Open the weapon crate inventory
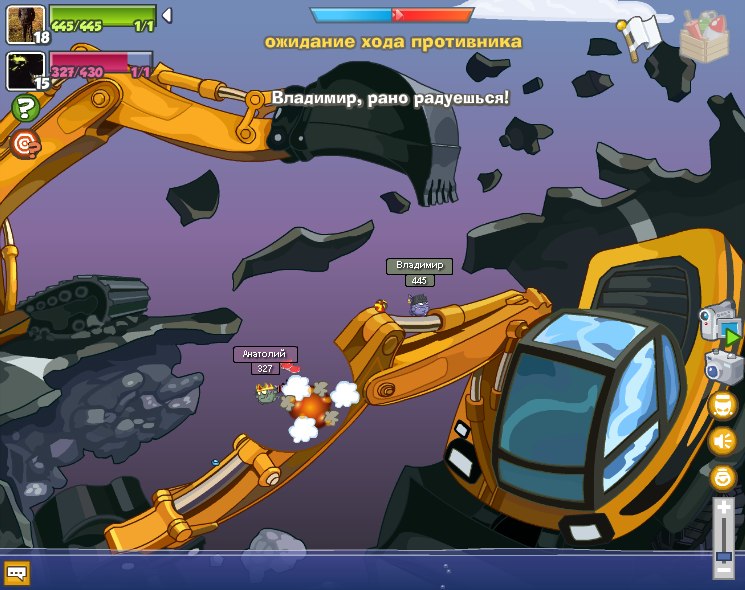745x590 pixels. click(x=704, y=36)
